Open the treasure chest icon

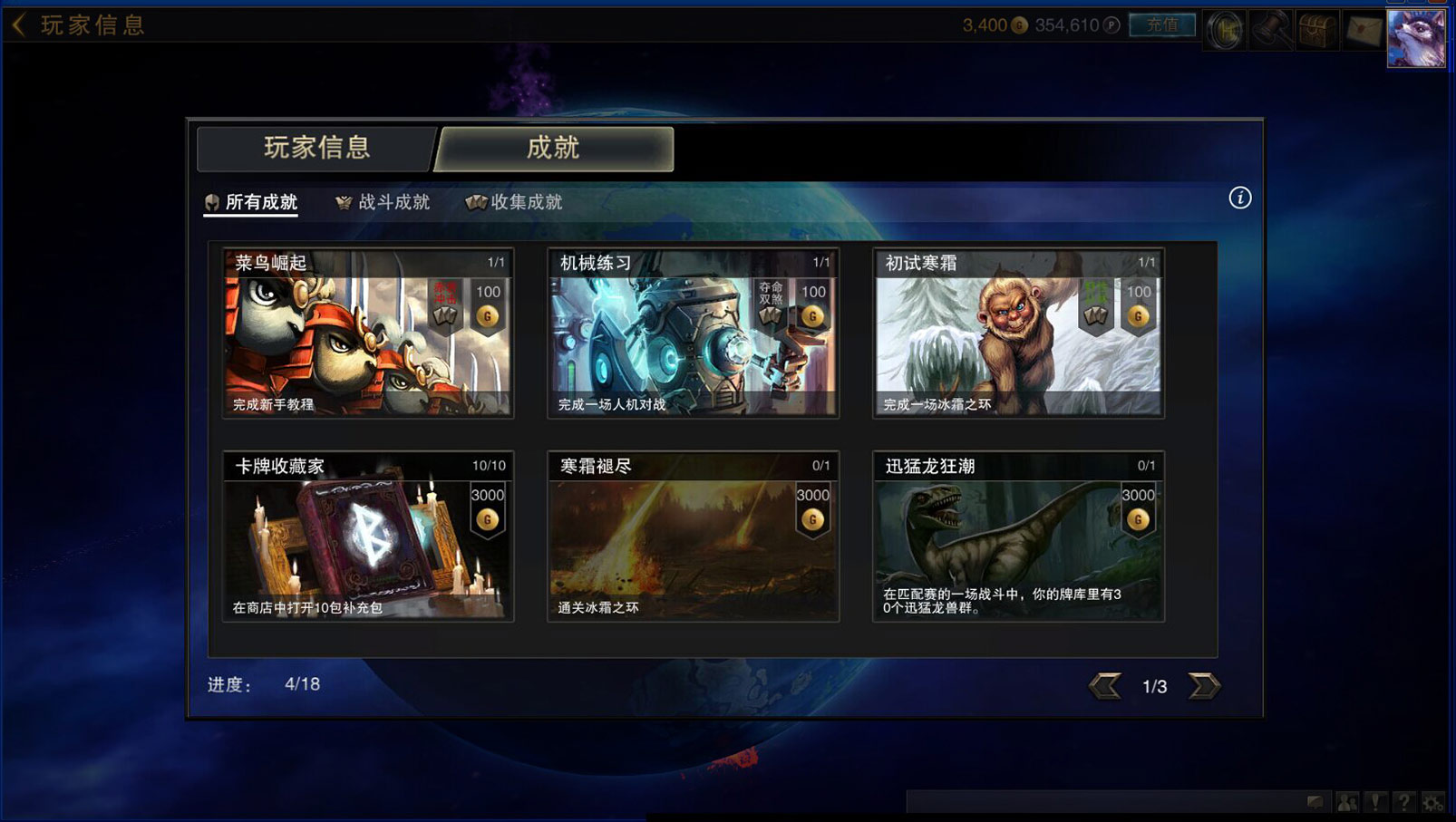(x=1316, y=30)
